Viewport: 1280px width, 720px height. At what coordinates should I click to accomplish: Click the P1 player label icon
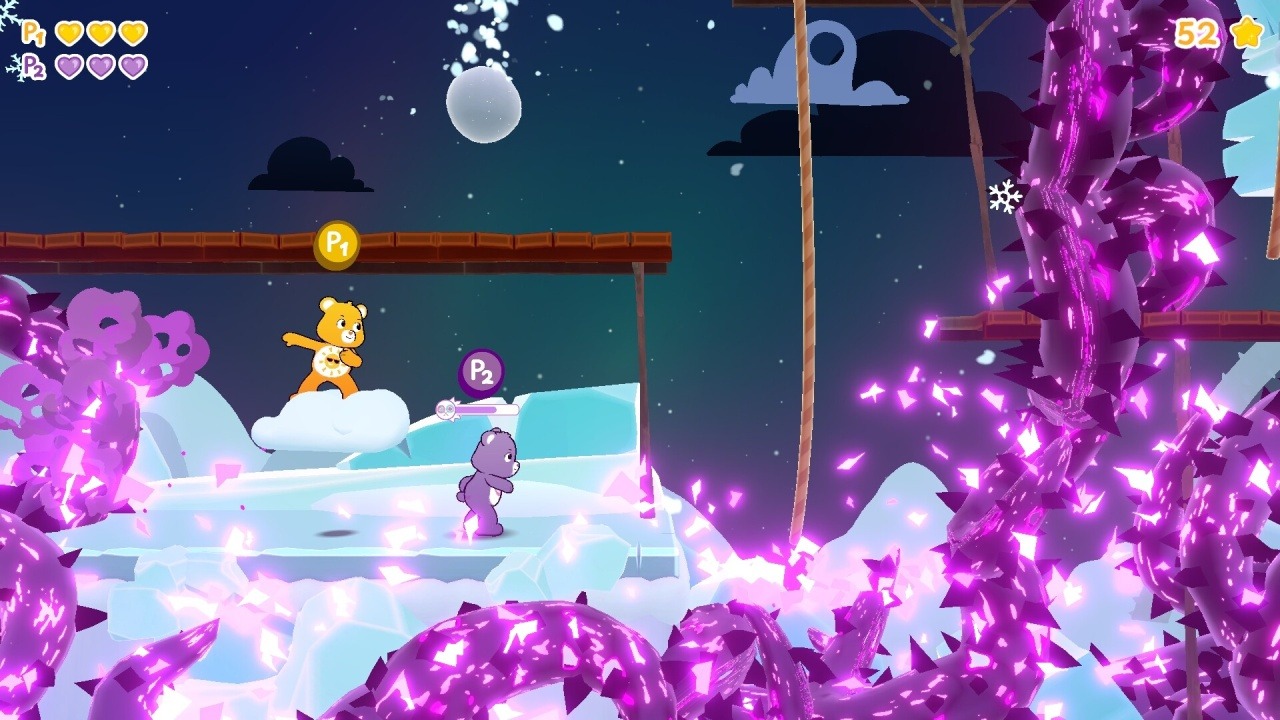[33, 33]
